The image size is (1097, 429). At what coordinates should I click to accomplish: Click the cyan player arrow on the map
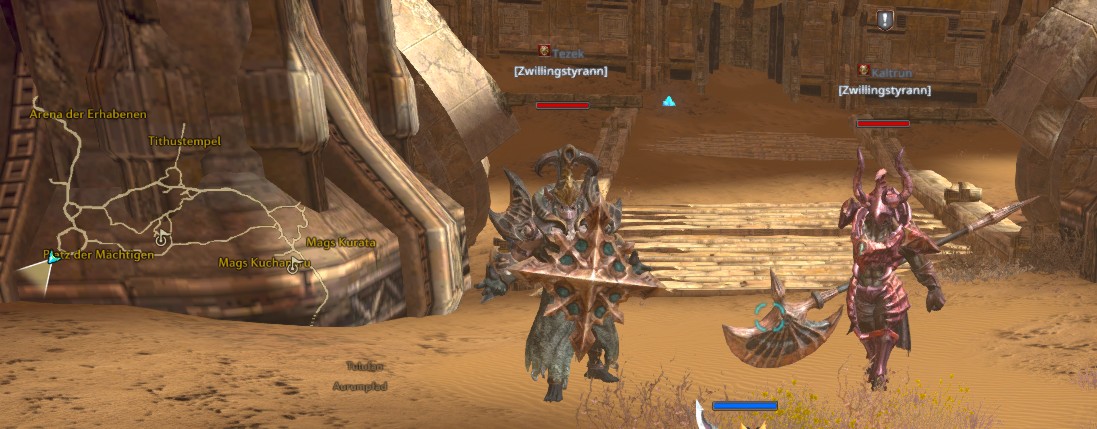coord(53,258)
